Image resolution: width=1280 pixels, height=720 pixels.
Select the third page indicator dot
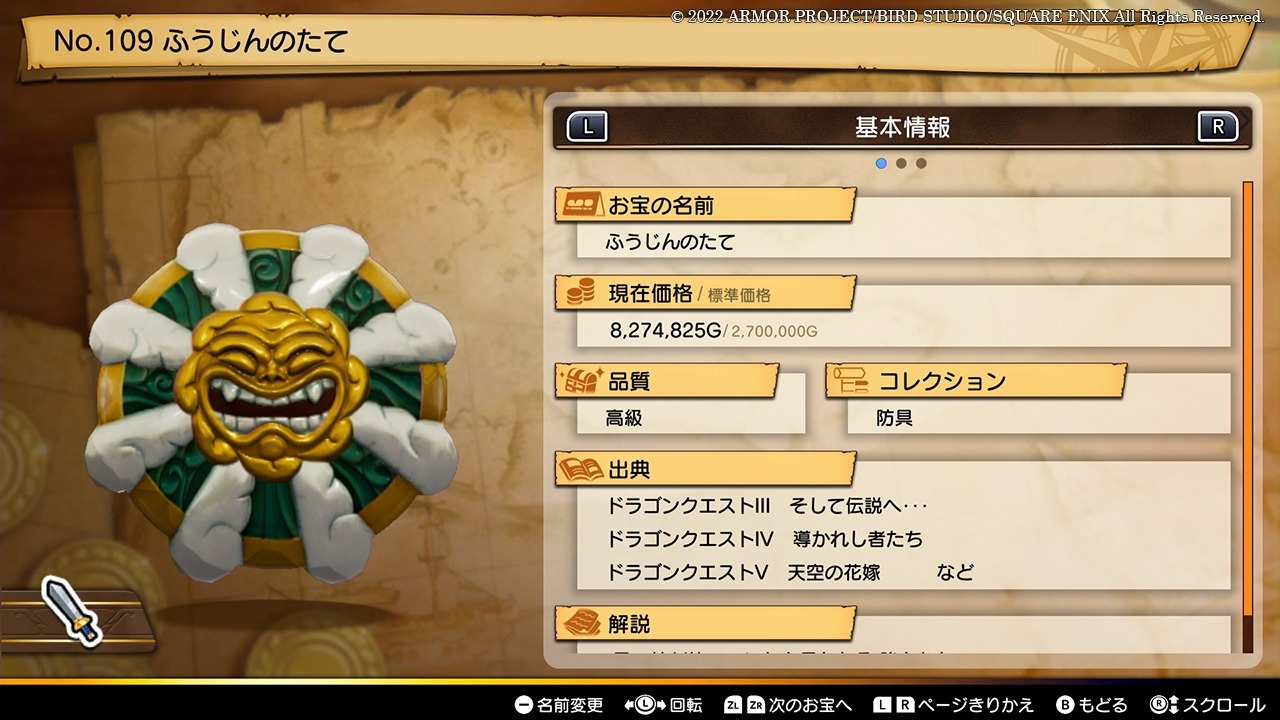(x=921, y=162)
